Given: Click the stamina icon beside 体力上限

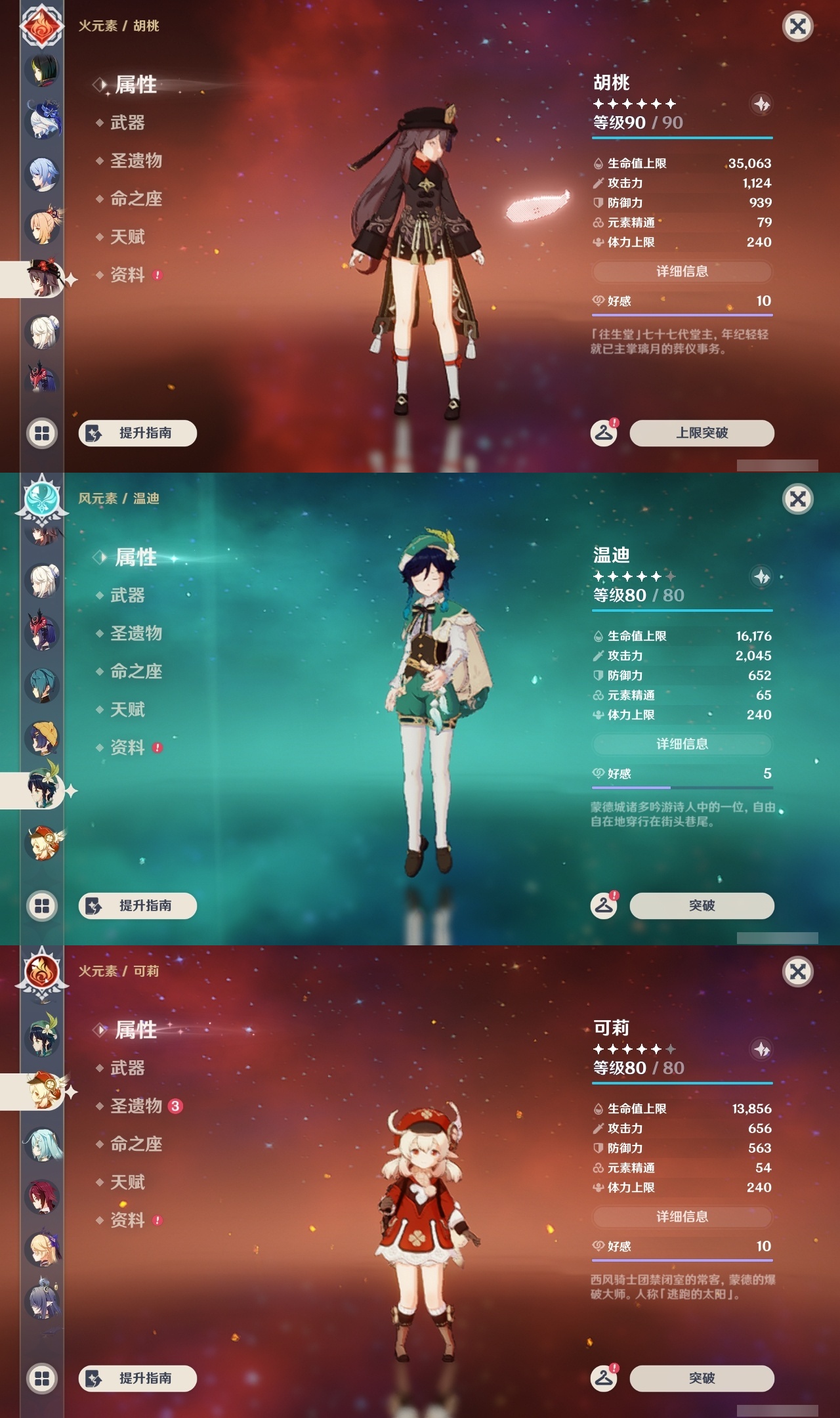Looking at the screenshot, I should (597, 242).
